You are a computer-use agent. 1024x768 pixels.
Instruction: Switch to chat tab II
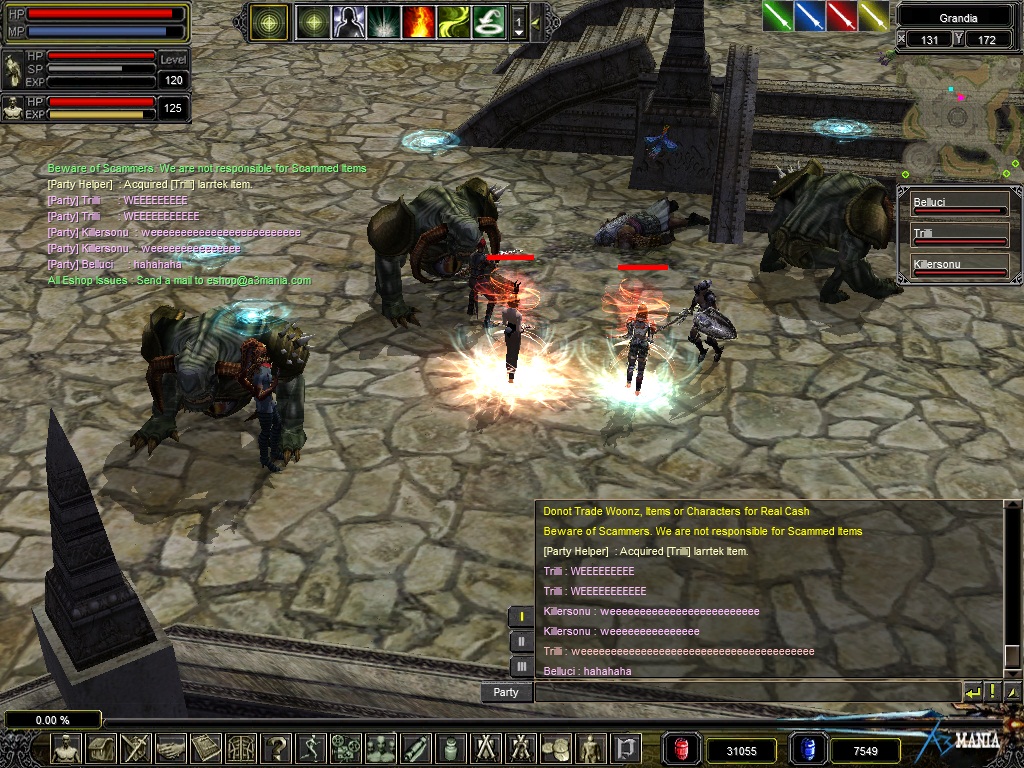click(x=521, y=641)
